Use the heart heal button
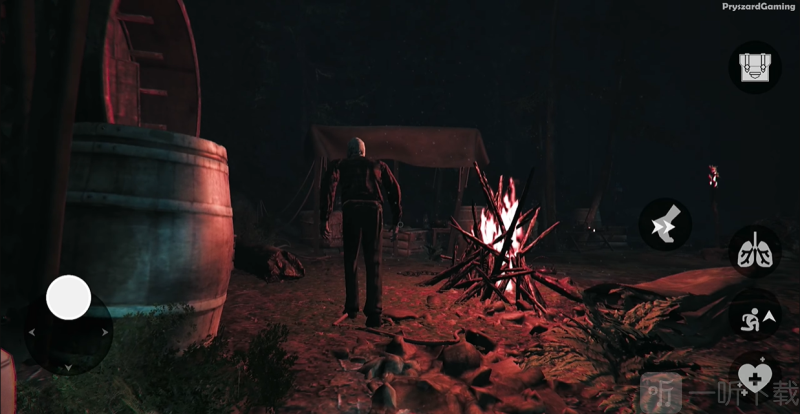Image resolution: width=800 pixels, height=414 pixels. pos(755,378)
